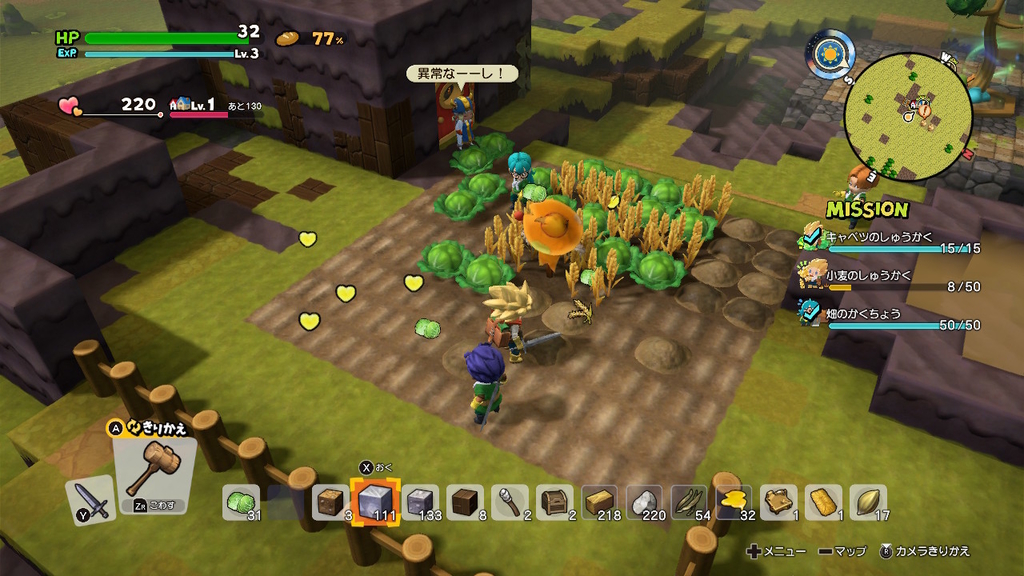View the field expansion mission 50/50

tap(890, 317)
